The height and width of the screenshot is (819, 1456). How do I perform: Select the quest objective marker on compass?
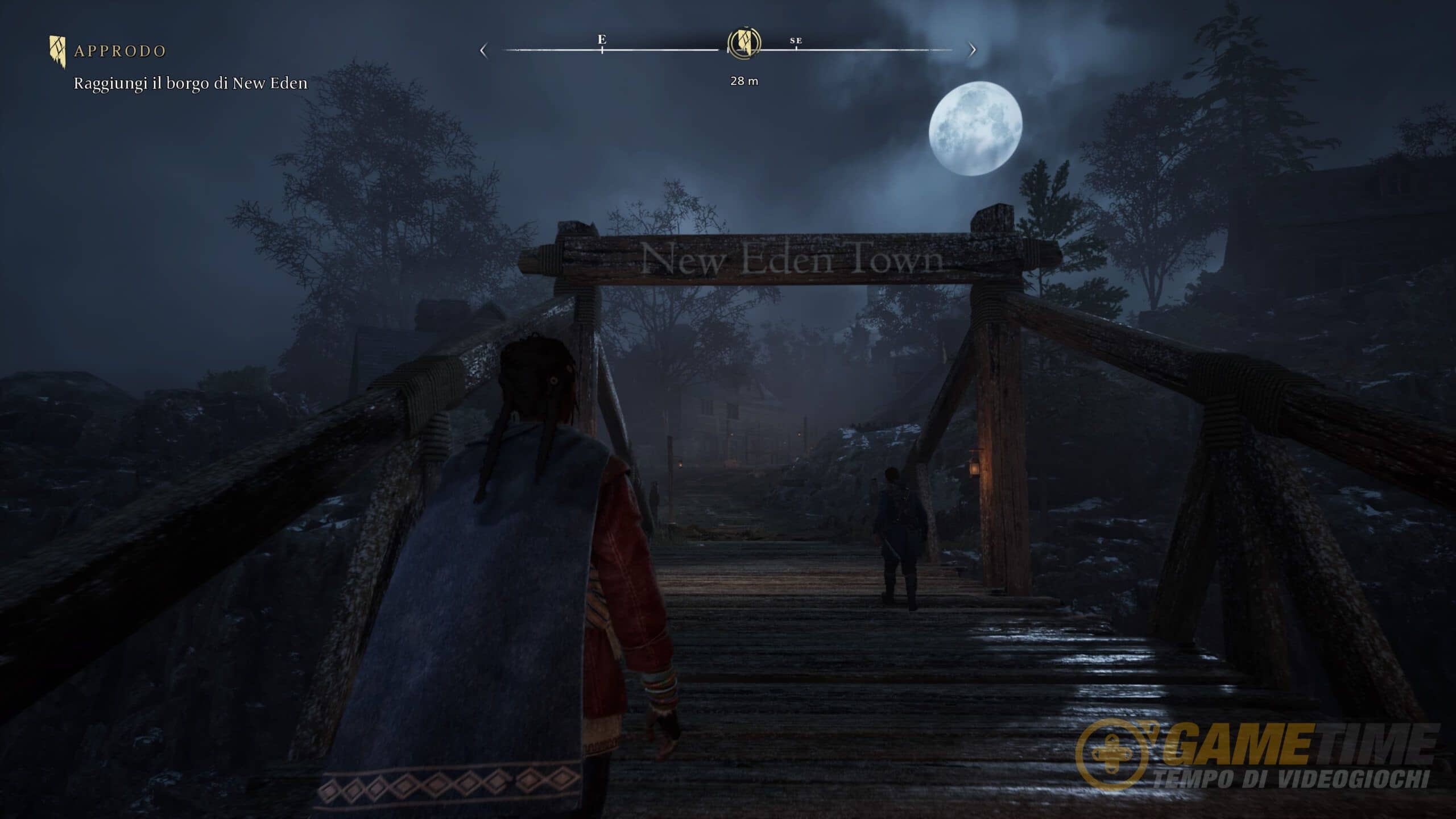point(744,43)
